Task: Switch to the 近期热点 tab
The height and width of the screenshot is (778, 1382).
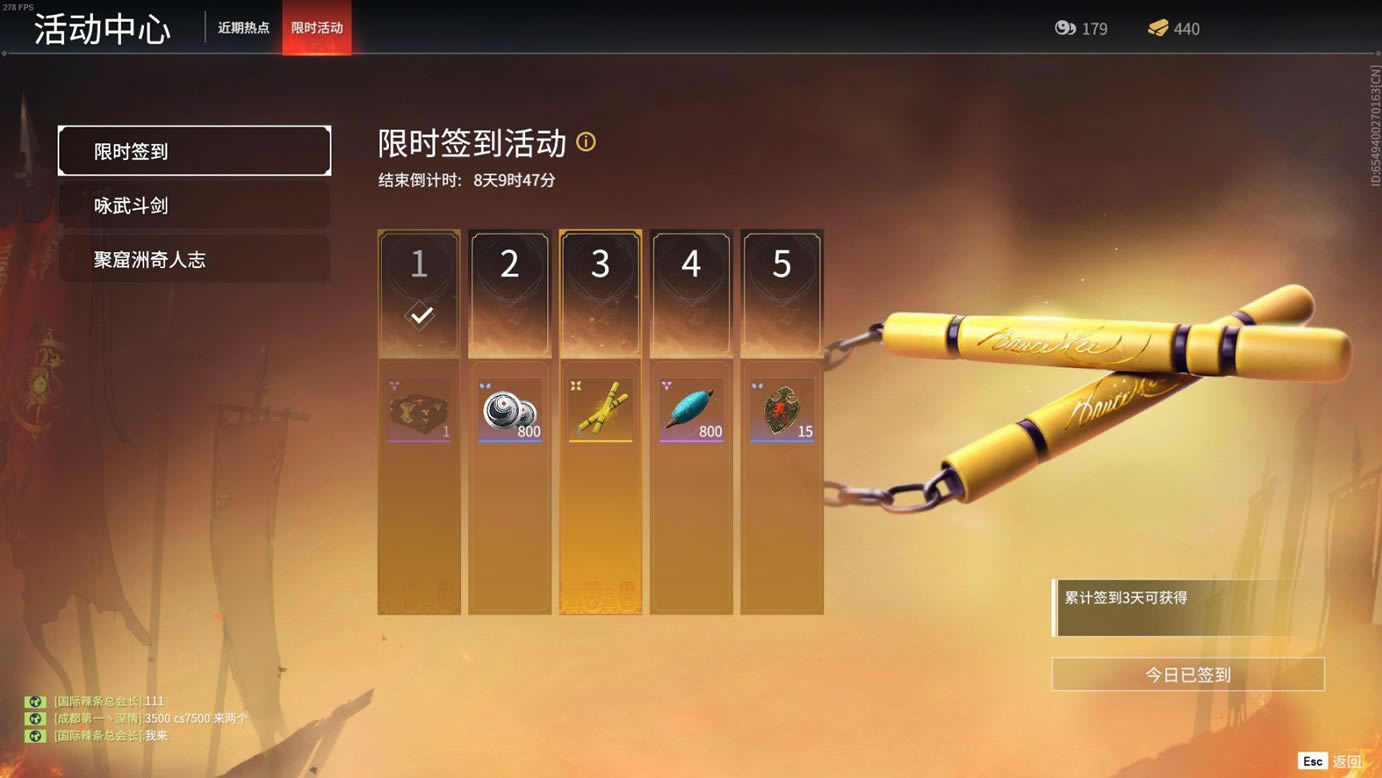Action: (x=243, y=28)
